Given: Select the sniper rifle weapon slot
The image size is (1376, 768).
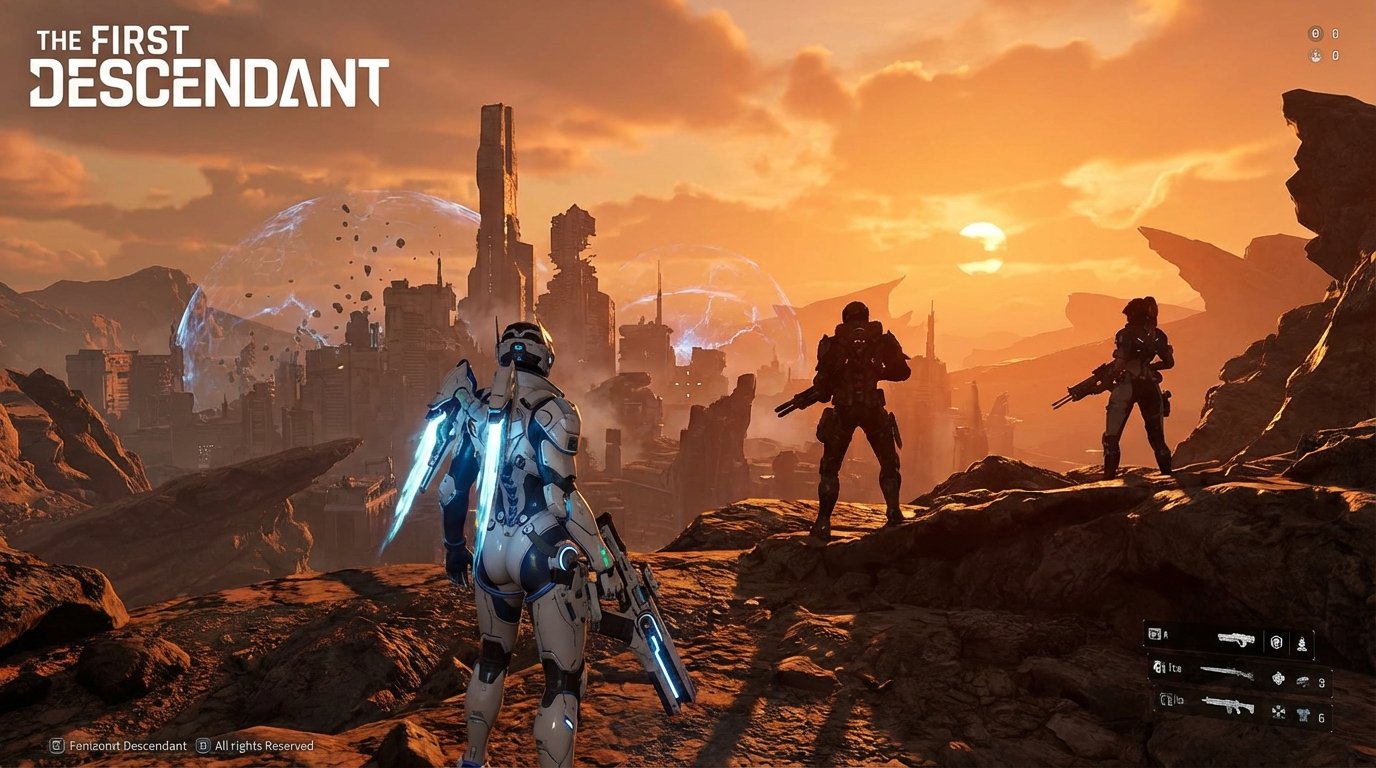Looking at the screenshot, I should point(1227,672).
